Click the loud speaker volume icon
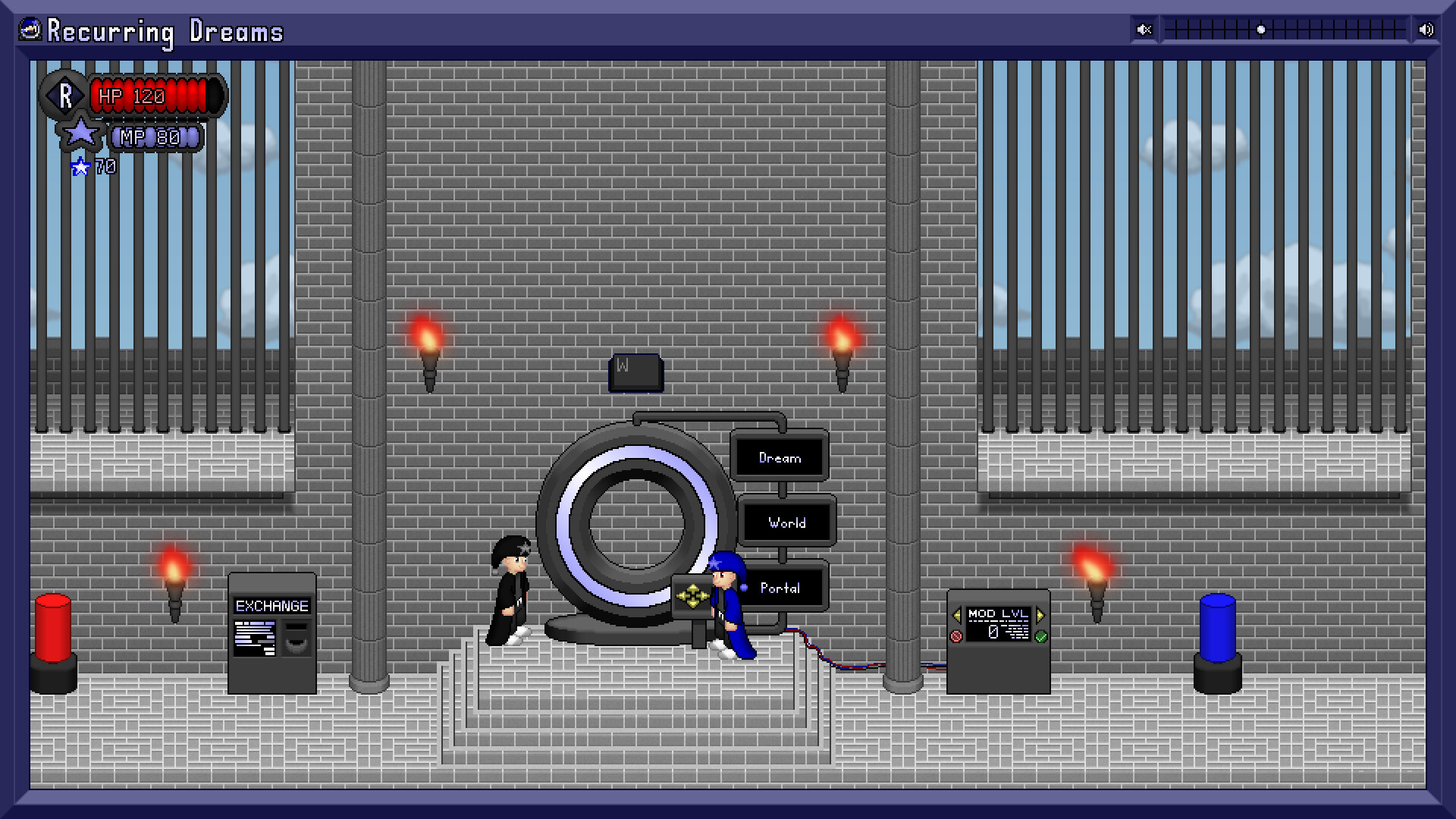Viewport: 1456px width, 819px height. [x=1425, y=30]
